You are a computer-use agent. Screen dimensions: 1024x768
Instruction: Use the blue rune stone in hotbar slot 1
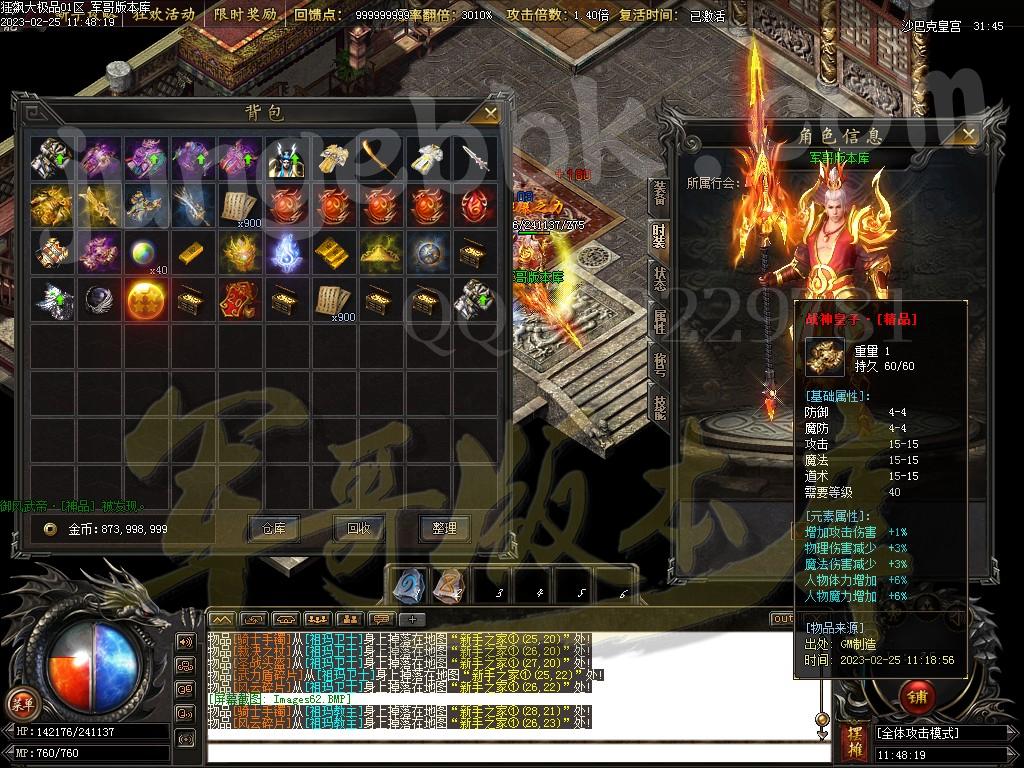[408, 585]
